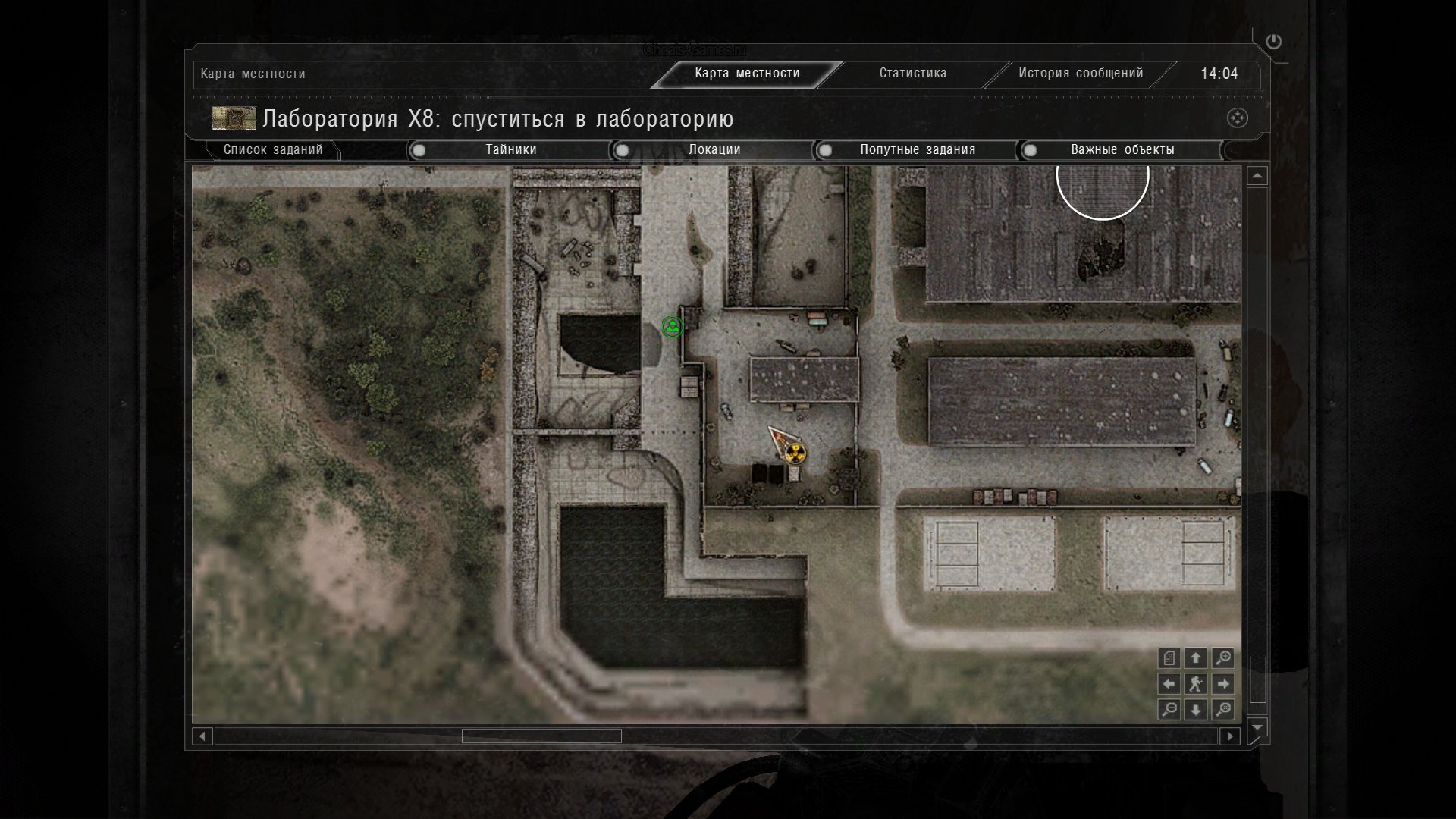Pan the map right with the arrow button
1456x819 pixels.
[x=1222, y=684]
